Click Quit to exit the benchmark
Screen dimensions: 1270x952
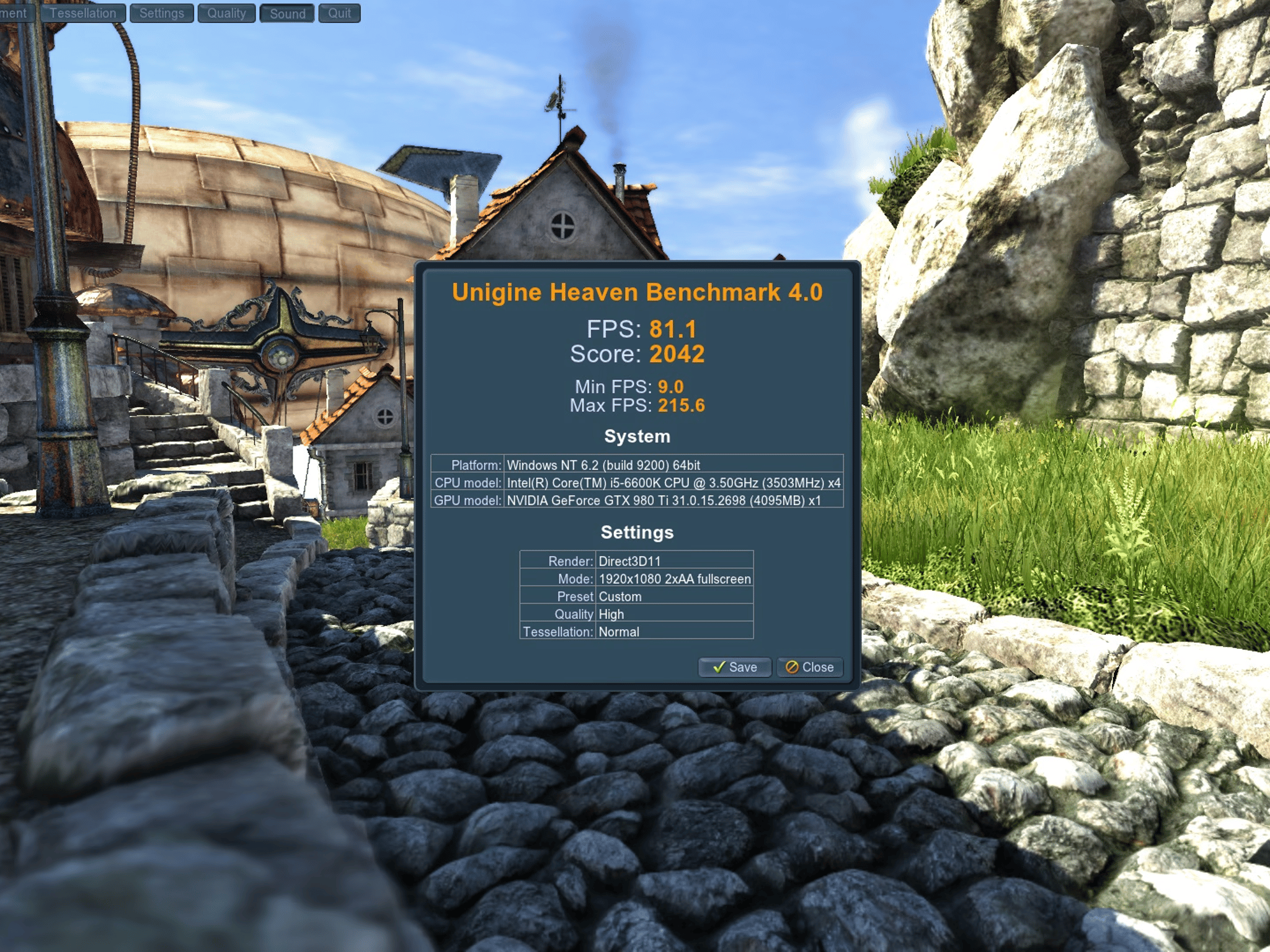point(338,12)
